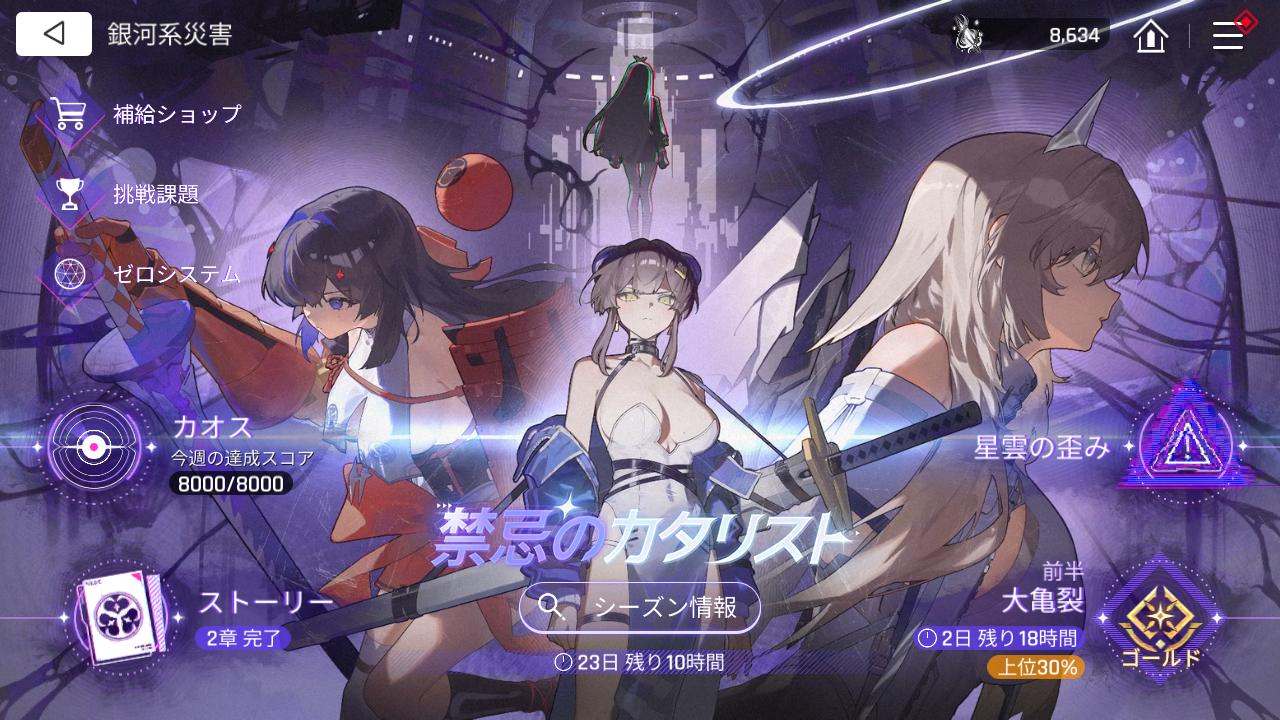Open シーズン情報 search button
Viewport: 1280px width, 720px height.
coord(639,606)
